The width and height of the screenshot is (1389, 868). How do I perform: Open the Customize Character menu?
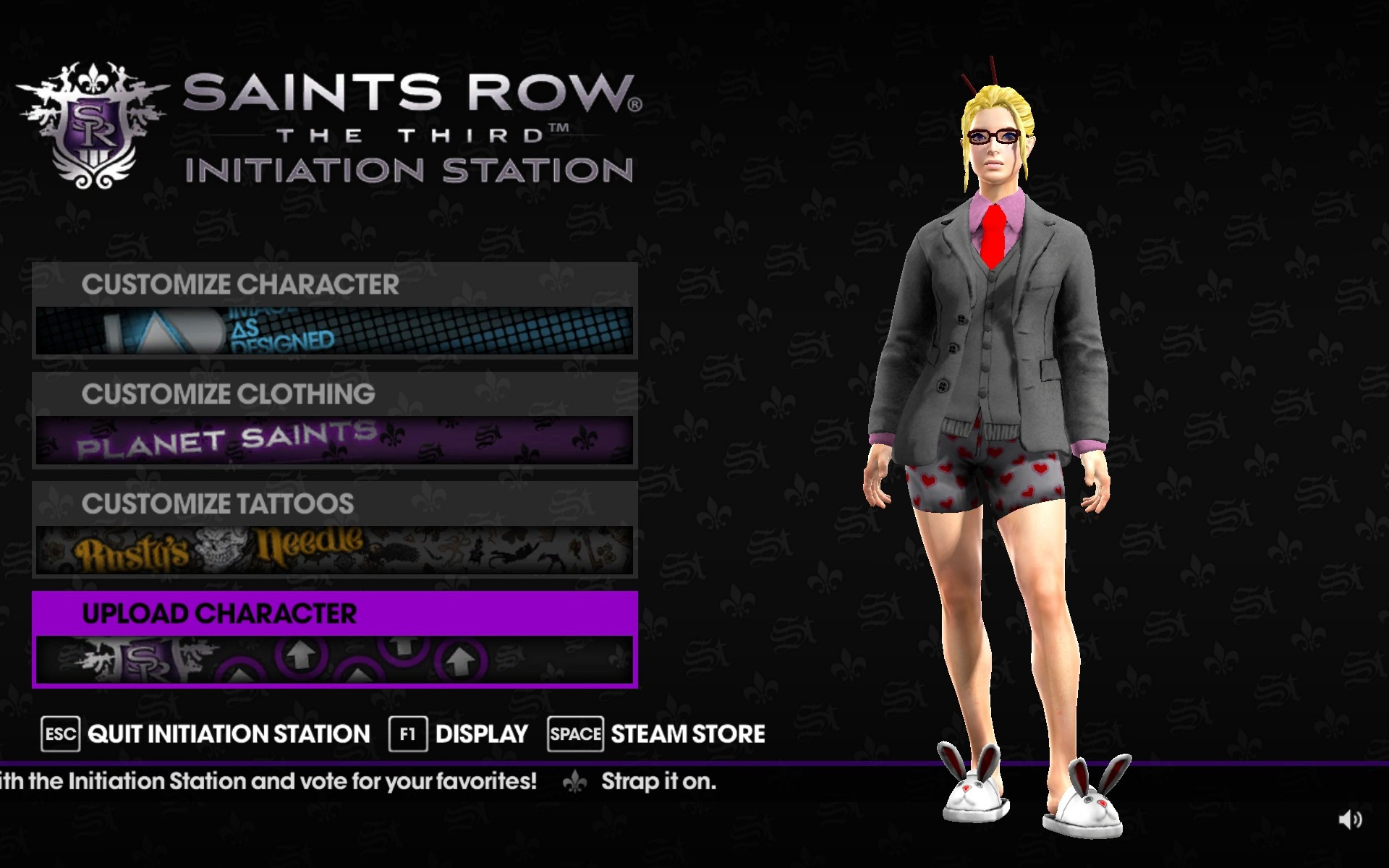coord(334,310)
